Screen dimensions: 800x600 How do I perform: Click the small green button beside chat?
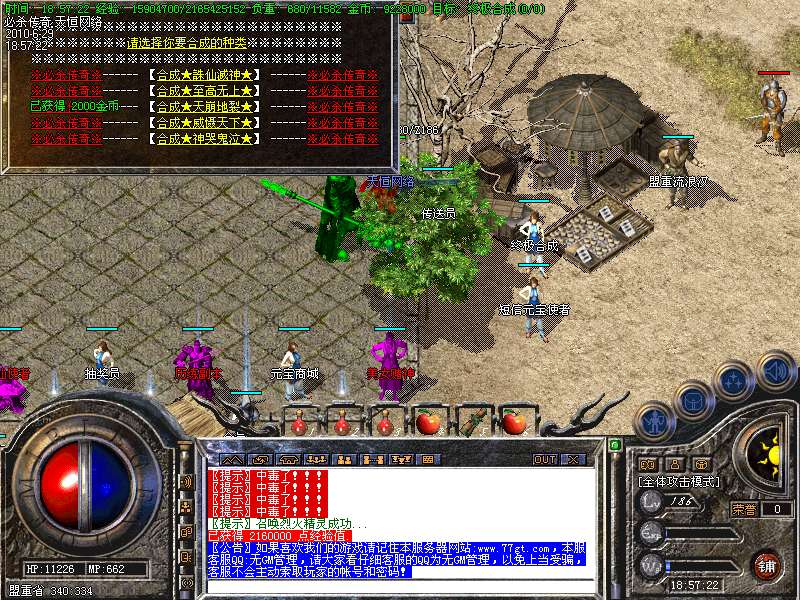click(x=615, y=444)
